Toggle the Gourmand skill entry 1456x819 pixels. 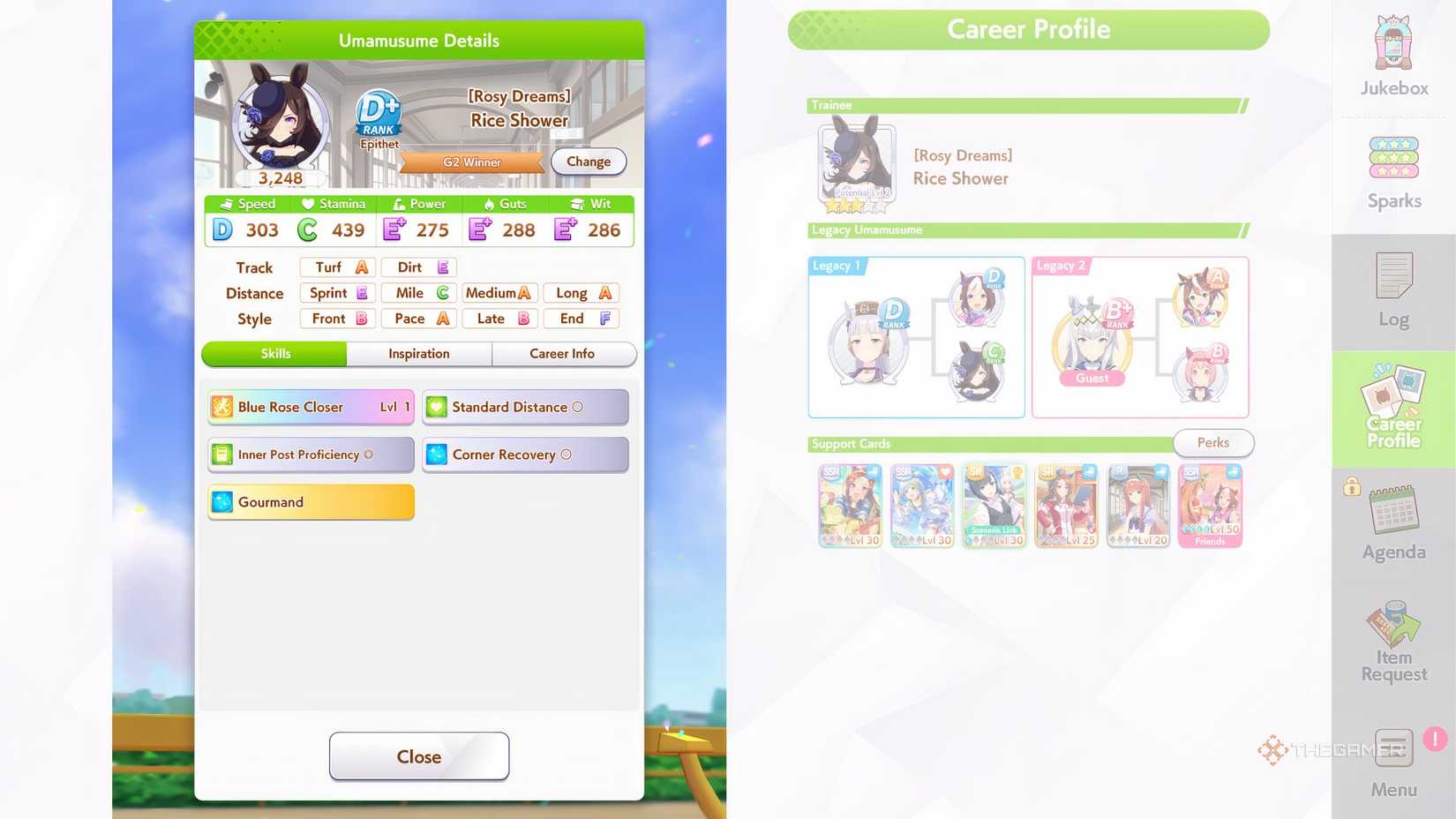click(310, 501)
